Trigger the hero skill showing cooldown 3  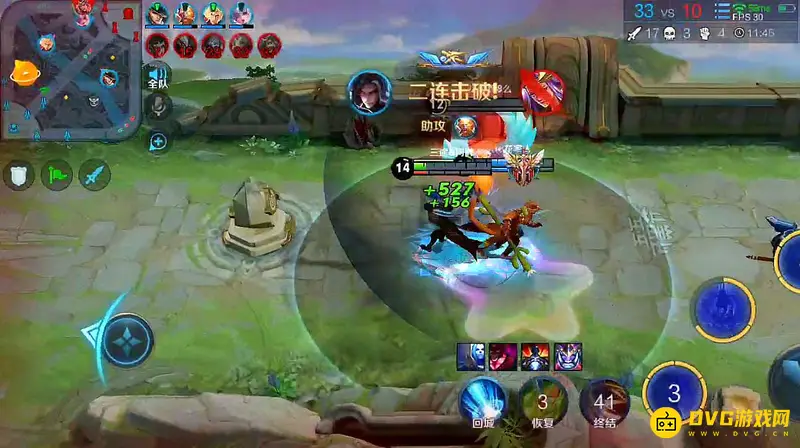point(675,393)
